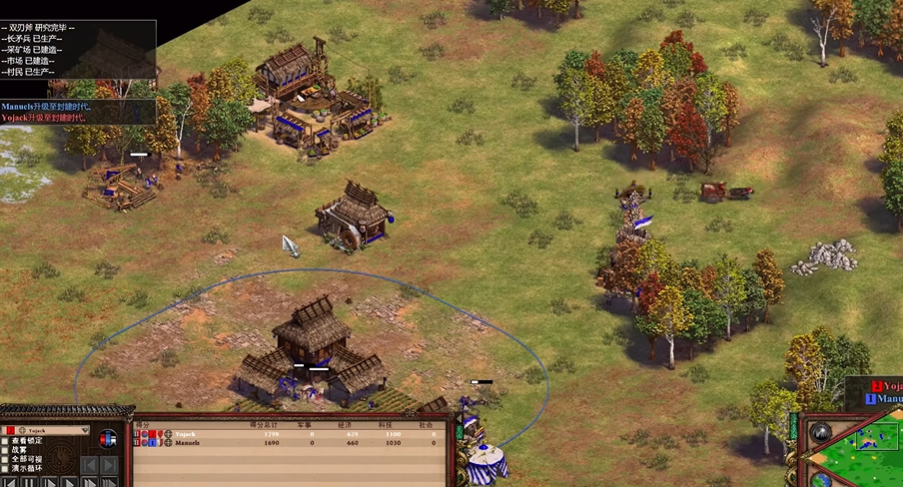Click the globe button below the flare icon

(x=821, y=480)
